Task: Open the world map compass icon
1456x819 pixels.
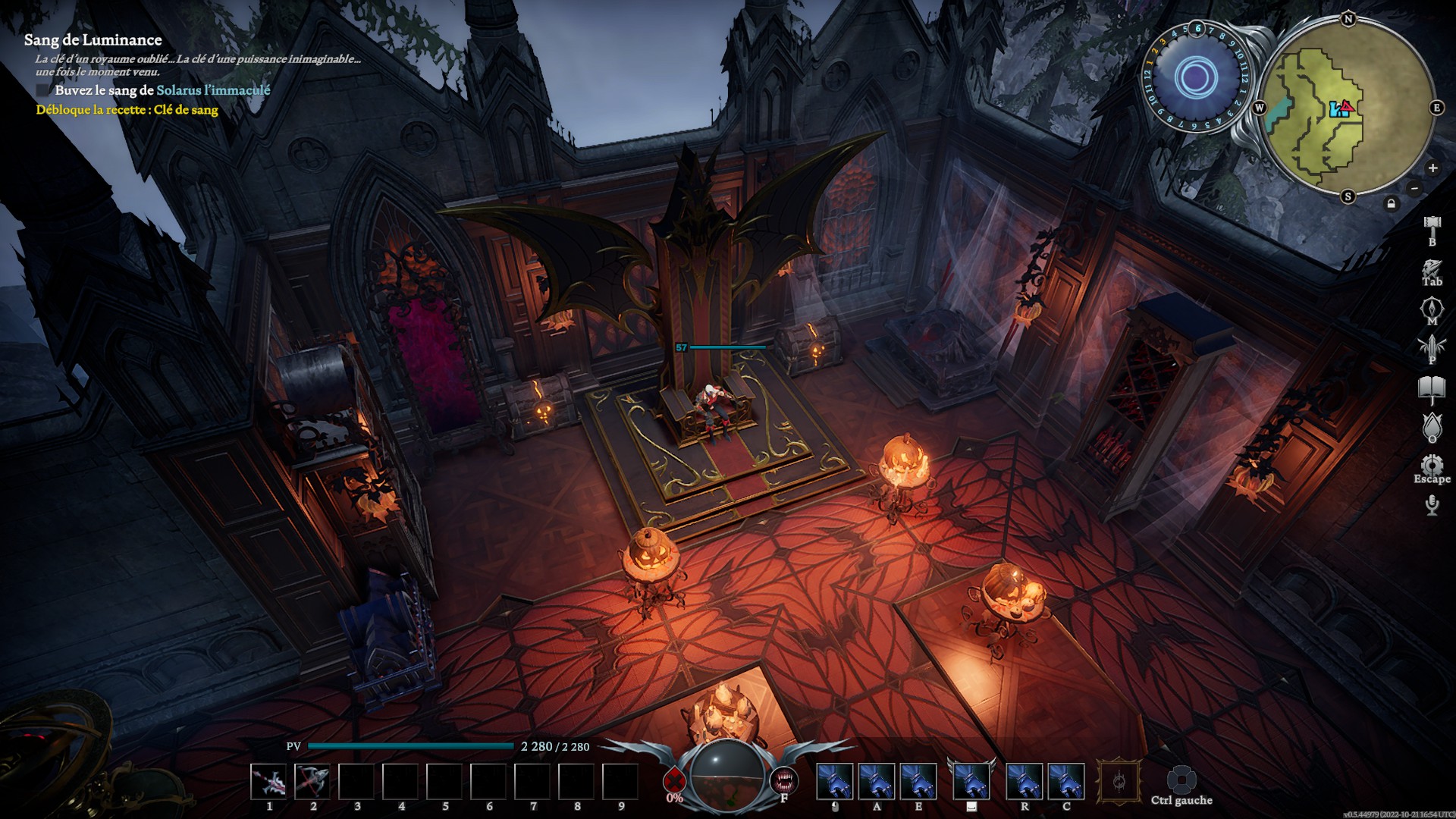Action: click(x=1432, y=309)
